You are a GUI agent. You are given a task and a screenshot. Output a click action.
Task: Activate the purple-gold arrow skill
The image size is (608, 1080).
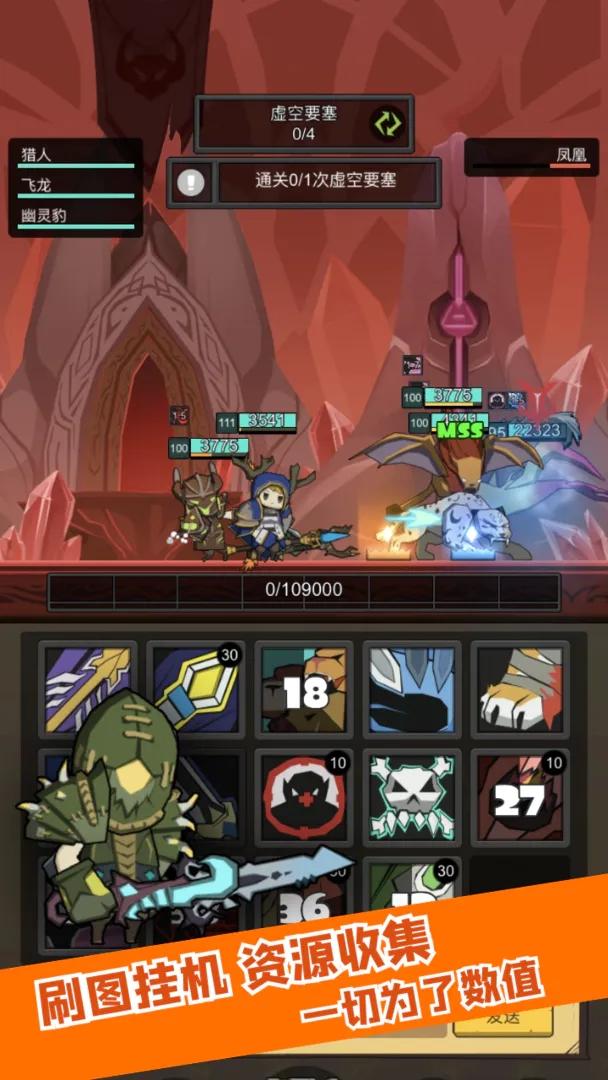point(88,689)
